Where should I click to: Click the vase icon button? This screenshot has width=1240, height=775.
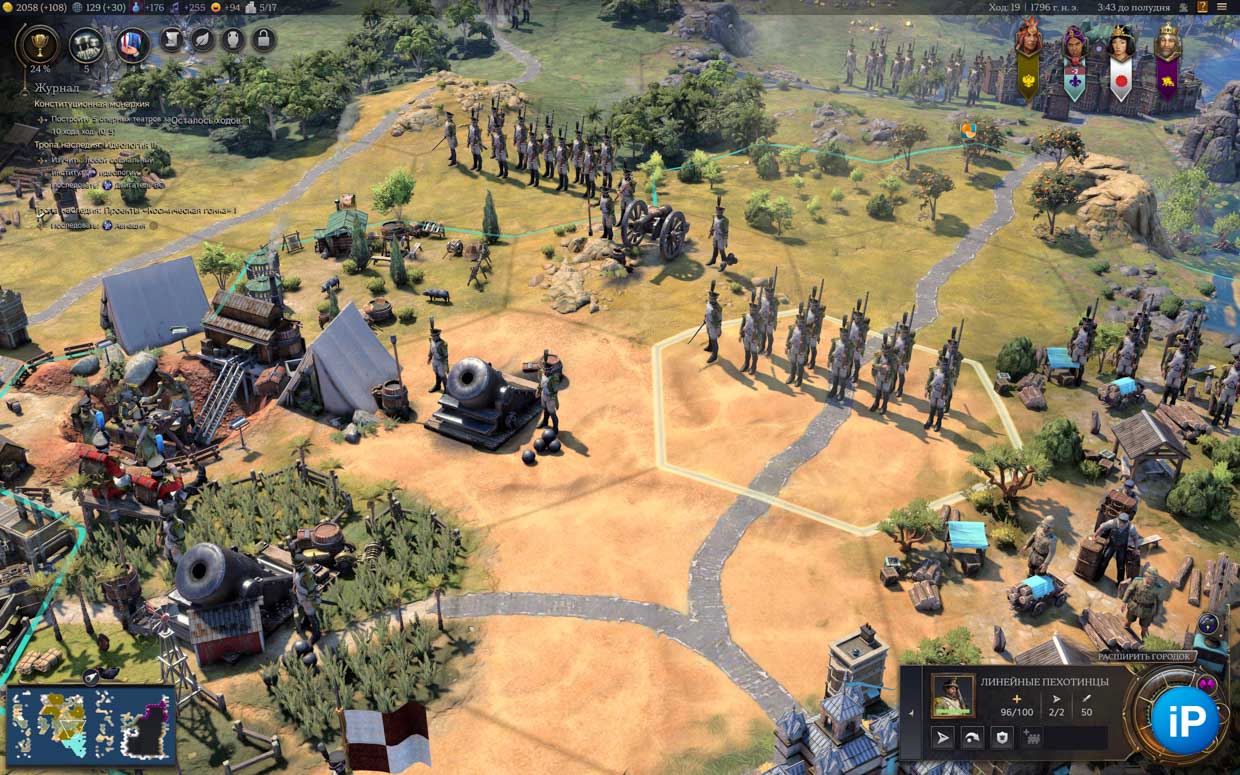pyautogui.click(x=232, y=40)
